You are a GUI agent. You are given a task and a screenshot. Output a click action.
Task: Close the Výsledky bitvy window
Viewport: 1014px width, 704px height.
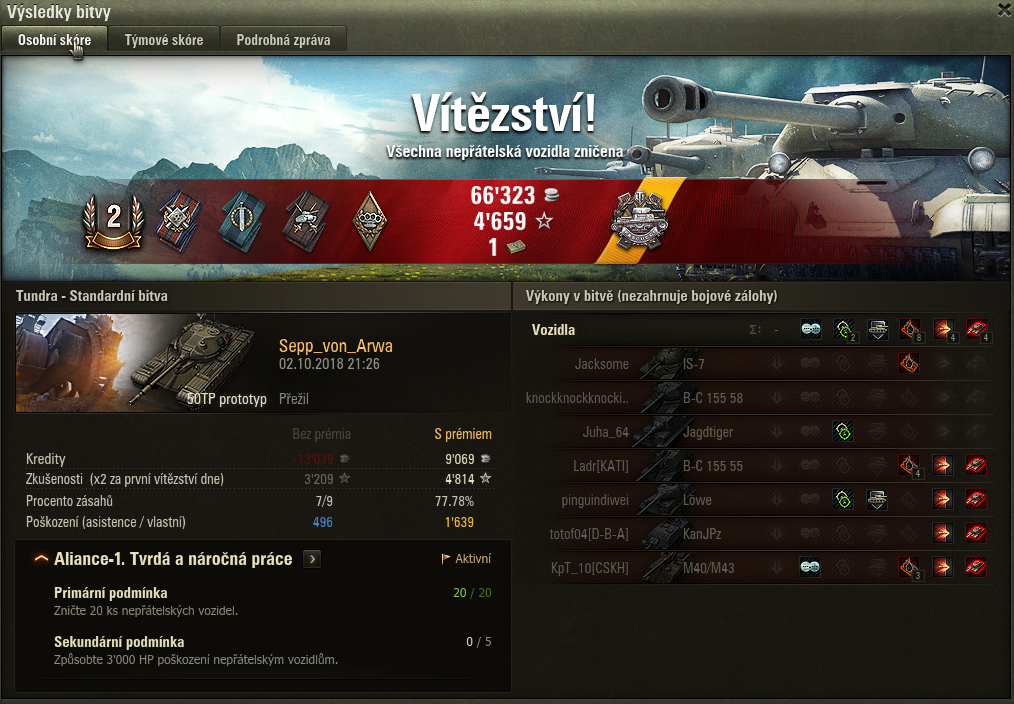1004,9
